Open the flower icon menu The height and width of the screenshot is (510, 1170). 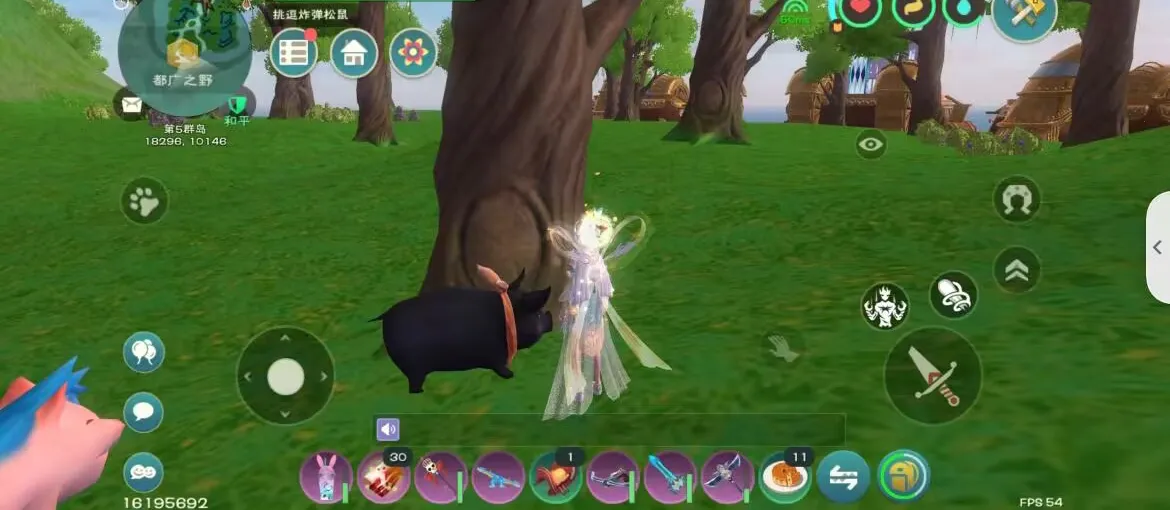click(x=413, y=52)
